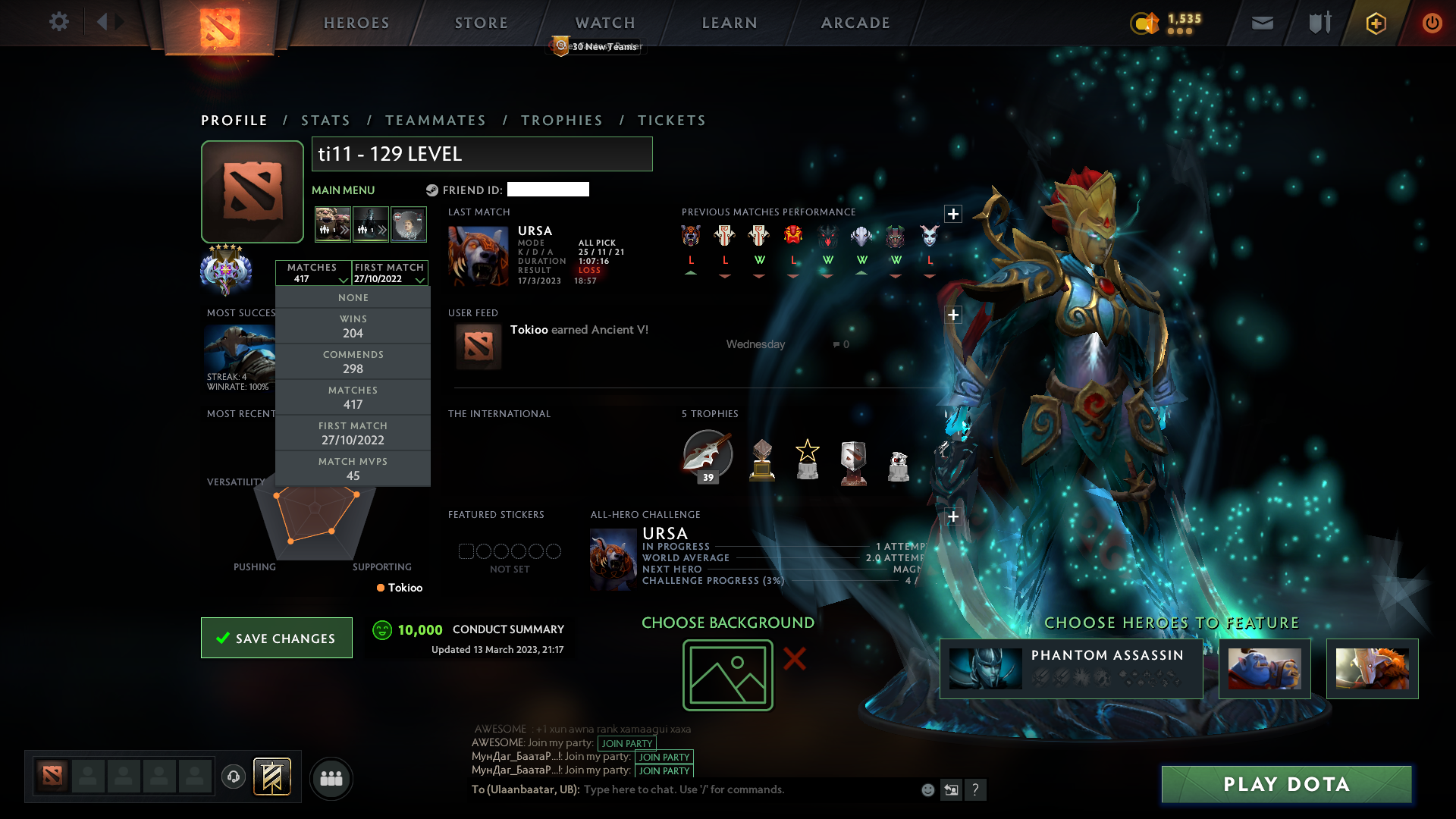Select WINS 204 from the stat list
The image size is (1456, 819).
coord(353,326)
